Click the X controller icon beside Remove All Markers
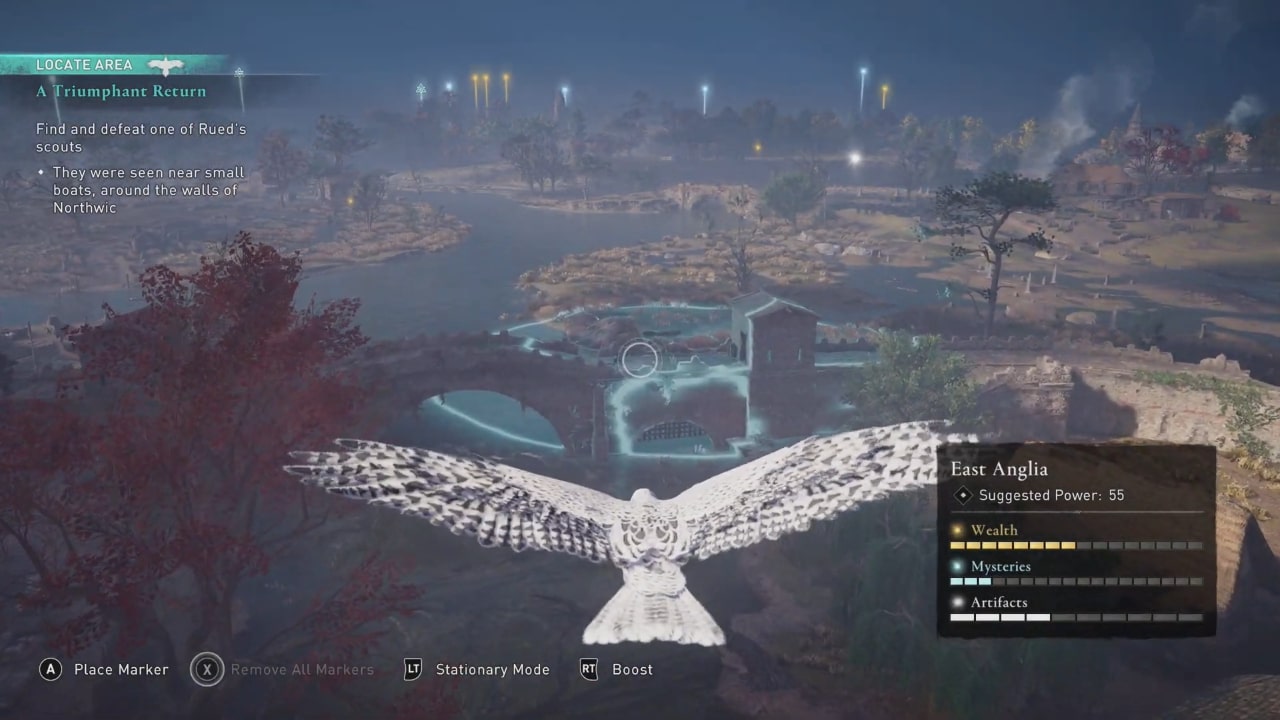Screen dimensions: 1280x720 pos(207,669)
